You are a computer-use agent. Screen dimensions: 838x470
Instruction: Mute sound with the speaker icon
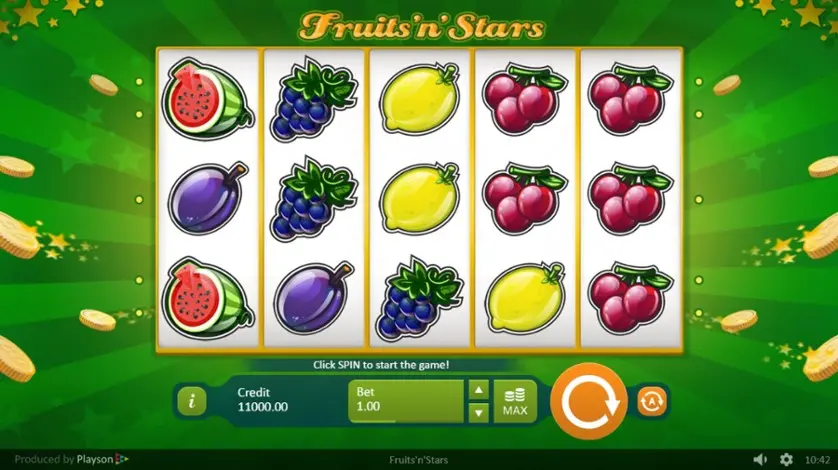click(760, 459)
